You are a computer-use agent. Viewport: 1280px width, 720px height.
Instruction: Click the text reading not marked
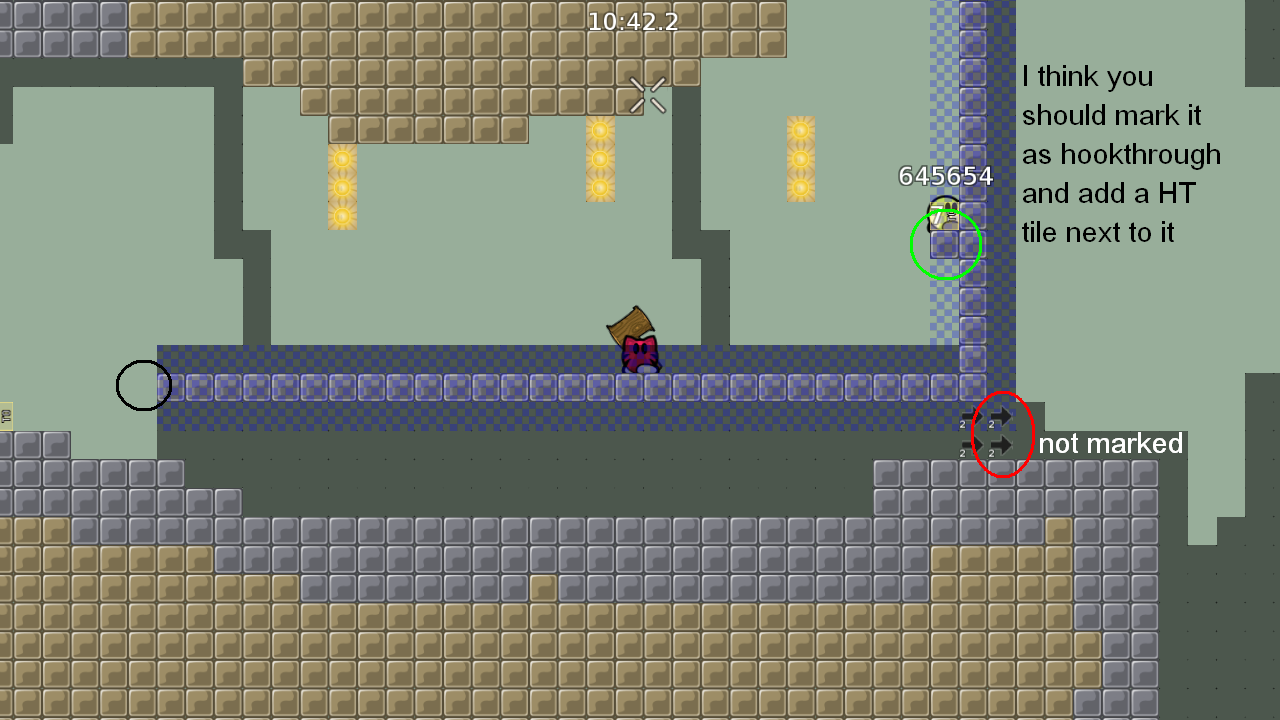click(x=1111, y=444)
